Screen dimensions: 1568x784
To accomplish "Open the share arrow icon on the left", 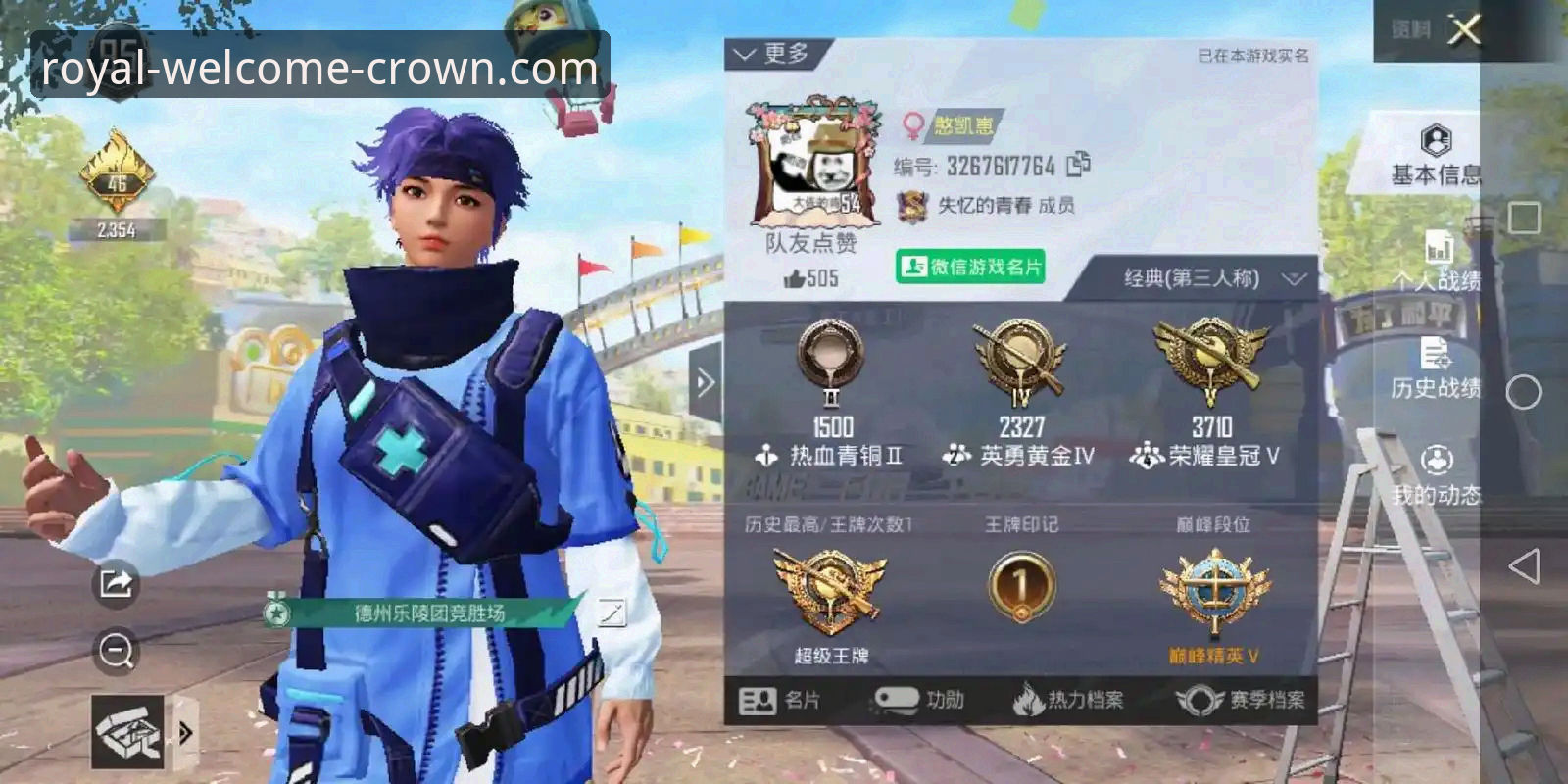I will pyautogui.click(x=114, y=585).
